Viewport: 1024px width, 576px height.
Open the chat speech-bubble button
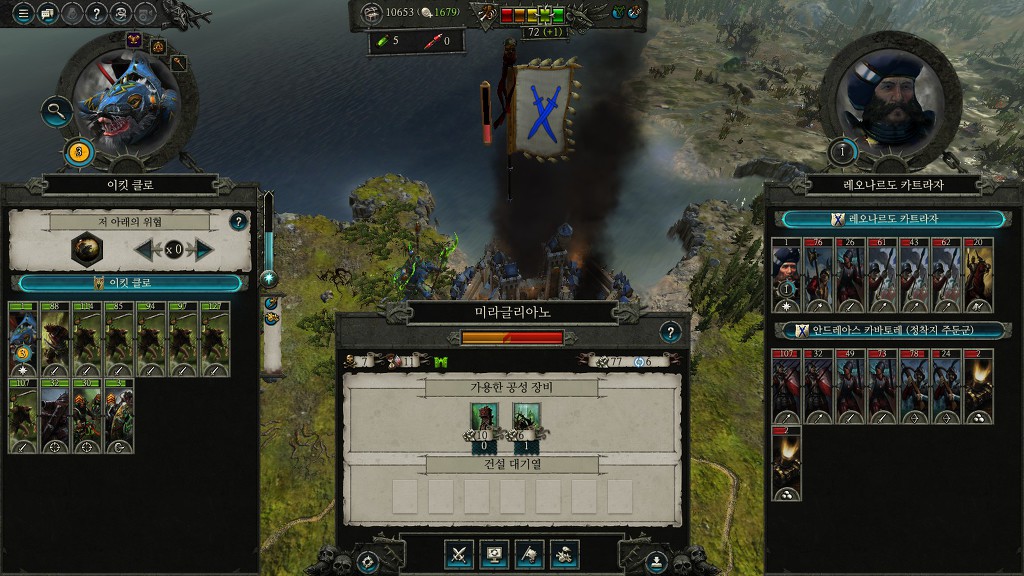(x=46, y=13)
